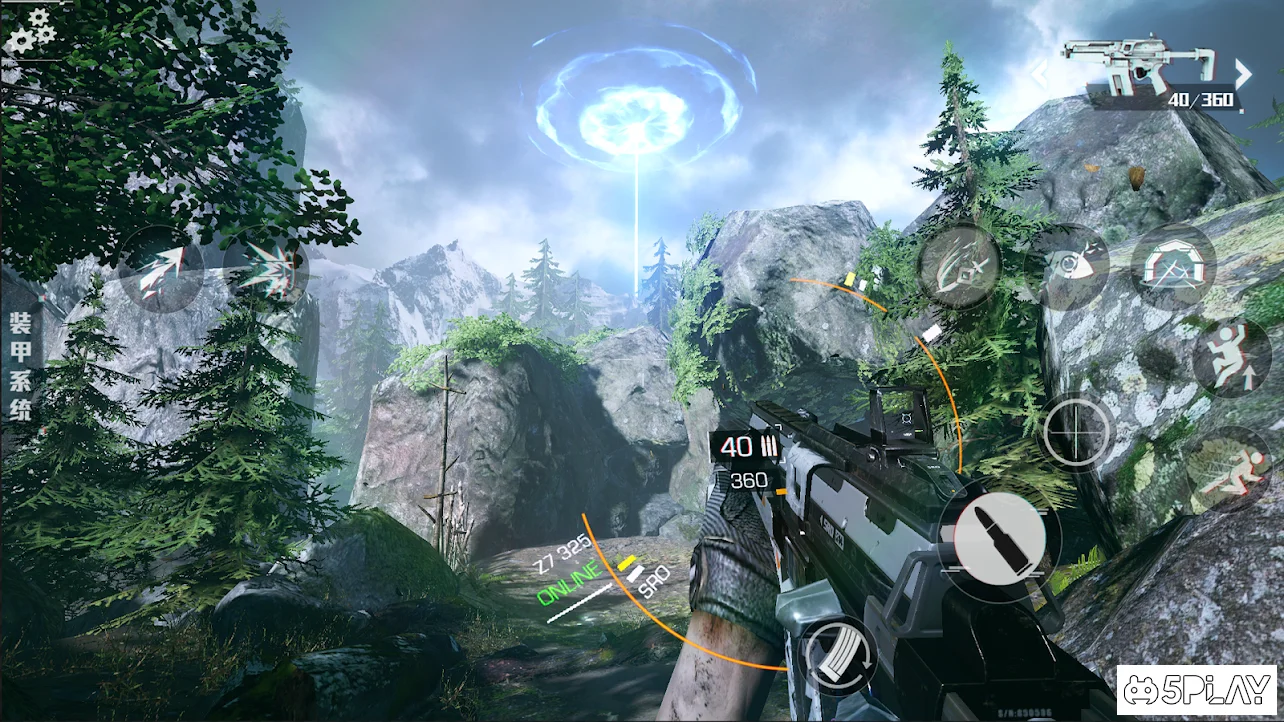Activate the single arrow dash skill
Screen dimensions: 1284x722
[x=160, y=270]
